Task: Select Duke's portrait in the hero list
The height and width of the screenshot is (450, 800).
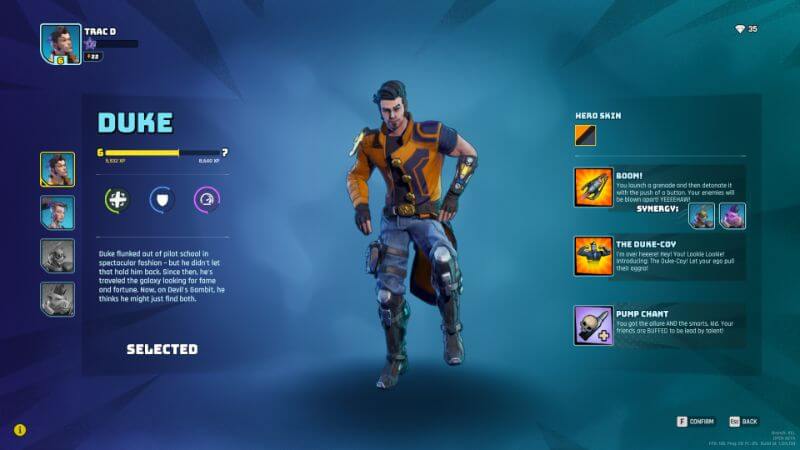Action: coord(57,170)
